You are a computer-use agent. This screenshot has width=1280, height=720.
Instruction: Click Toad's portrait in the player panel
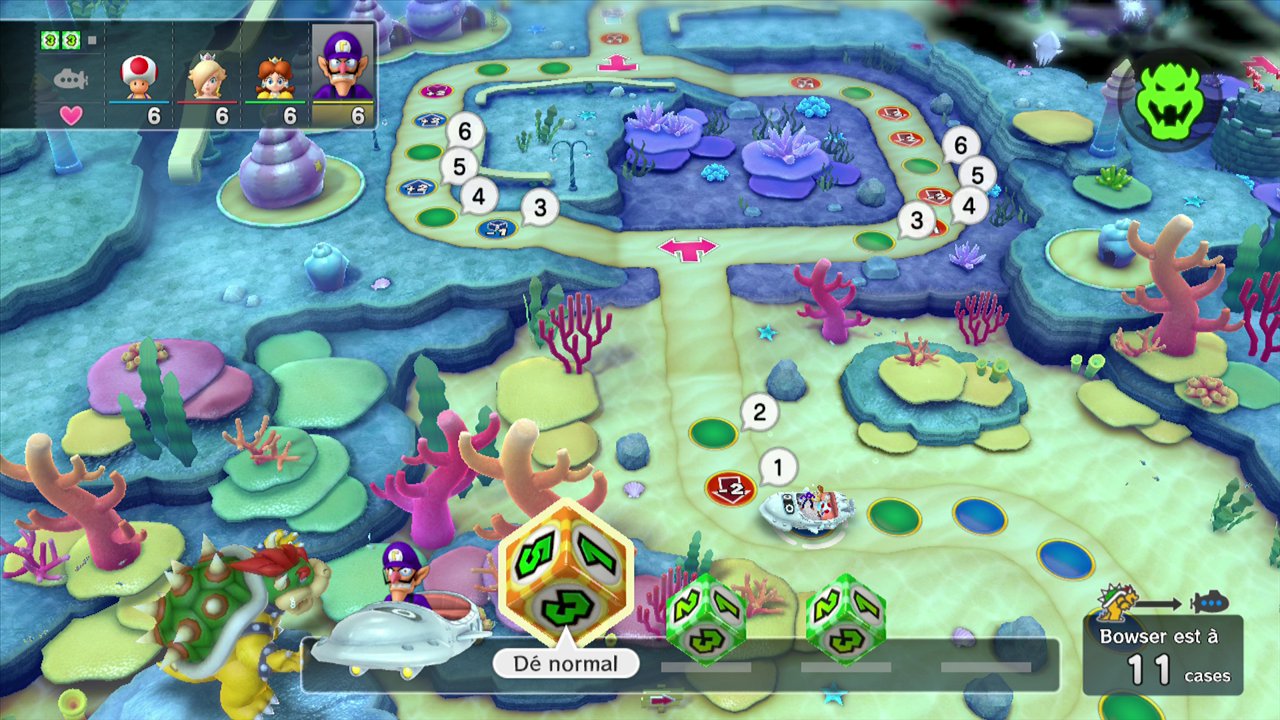click(139, 76)
